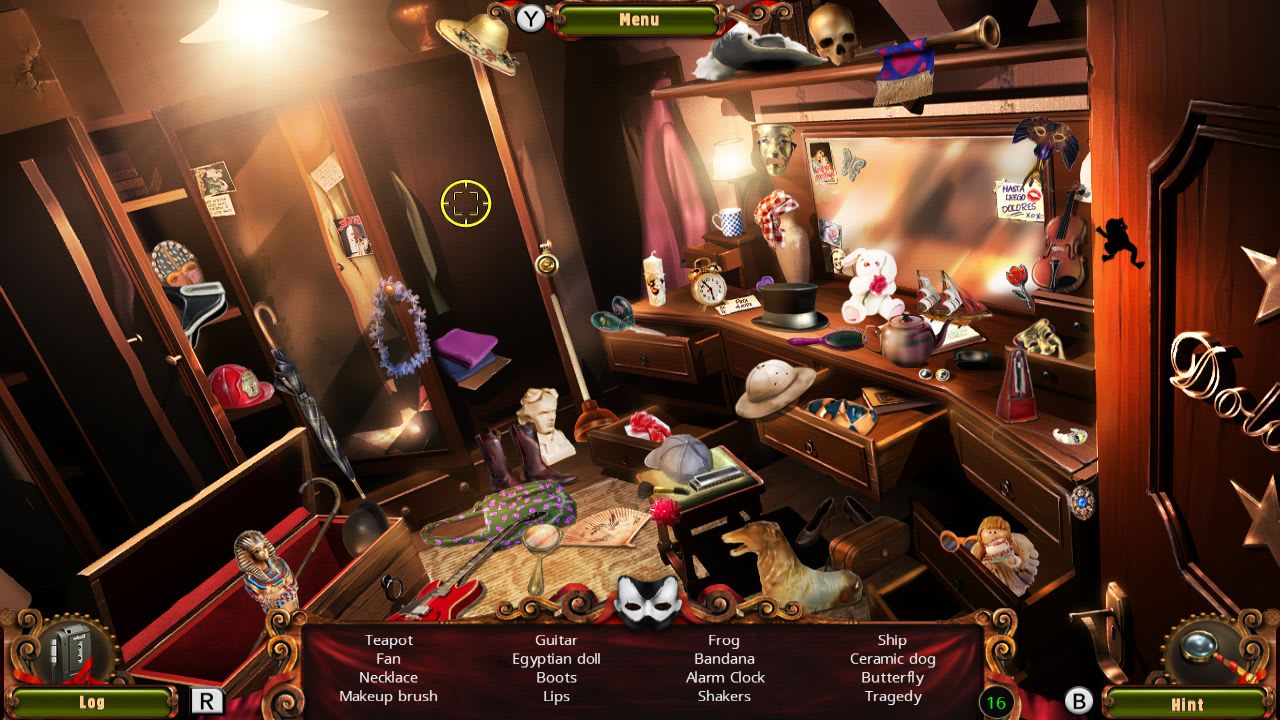The image size is (1280, 720).
Task: Open the Log in the bottom left
Action: click(x=91, y=701)
